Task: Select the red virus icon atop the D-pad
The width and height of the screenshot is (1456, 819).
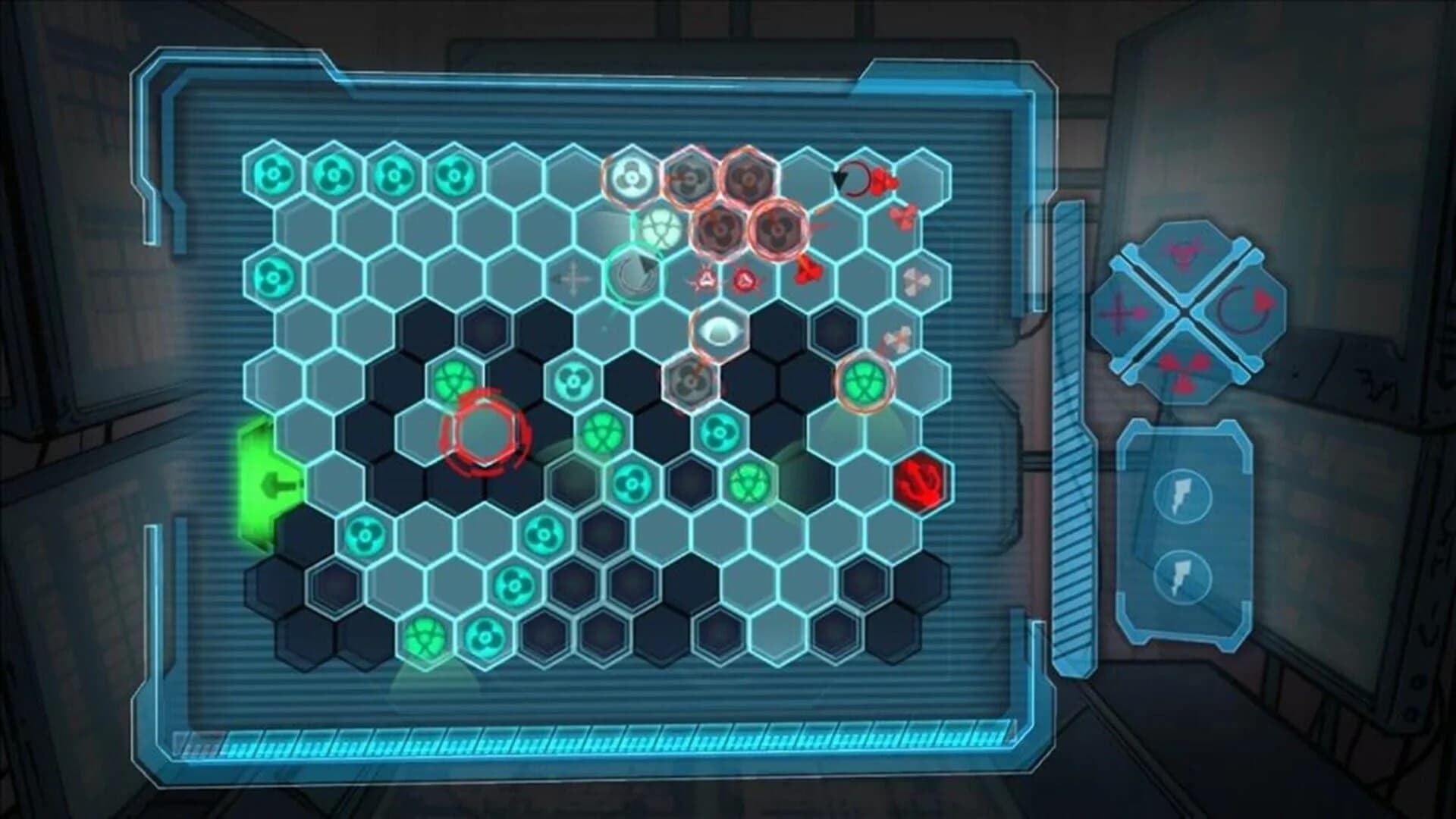Action: point(1185,252)
